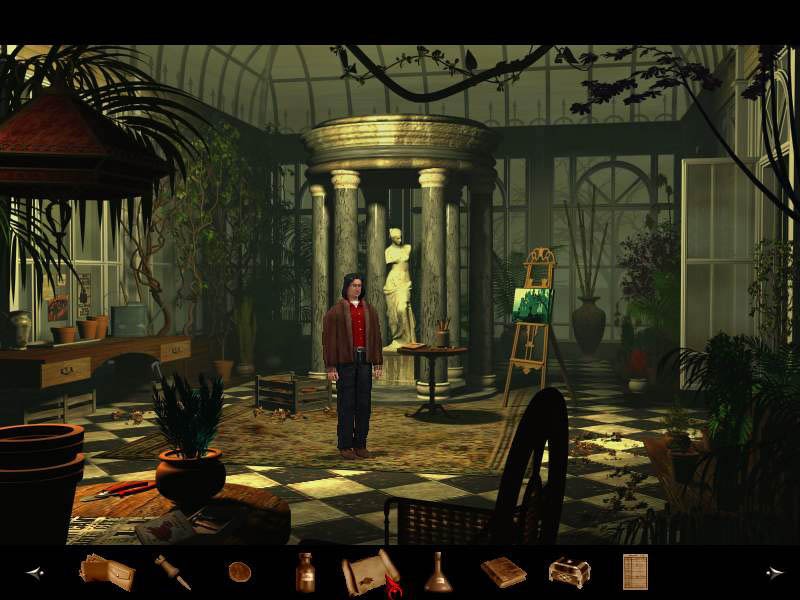Image resolution: width=800 pixels, height=600 pixels.
Task: Select the round bronze coin item
Action: click(239, 572)
